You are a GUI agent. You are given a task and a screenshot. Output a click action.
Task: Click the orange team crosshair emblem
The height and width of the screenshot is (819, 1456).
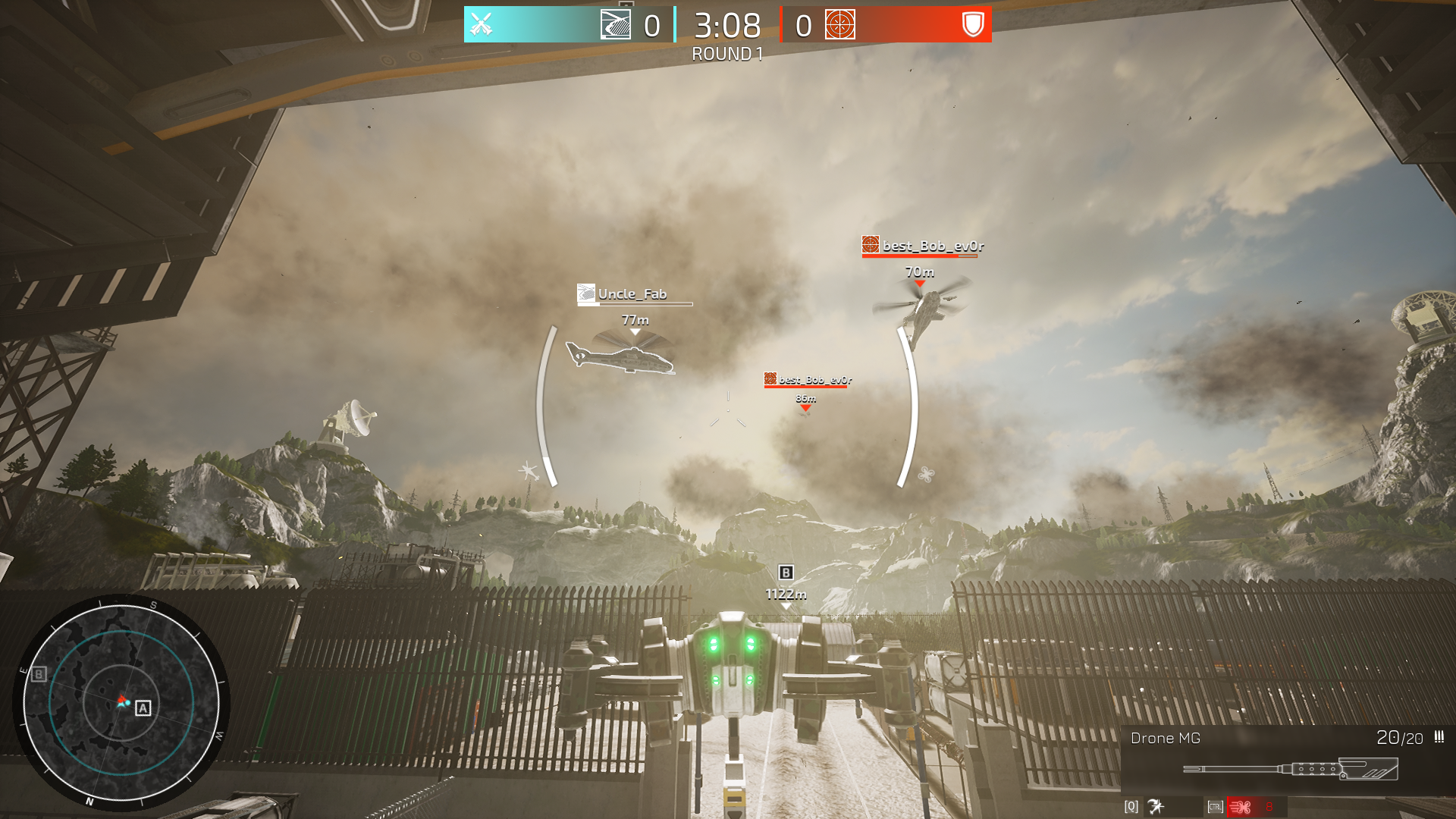pos(839,24)
